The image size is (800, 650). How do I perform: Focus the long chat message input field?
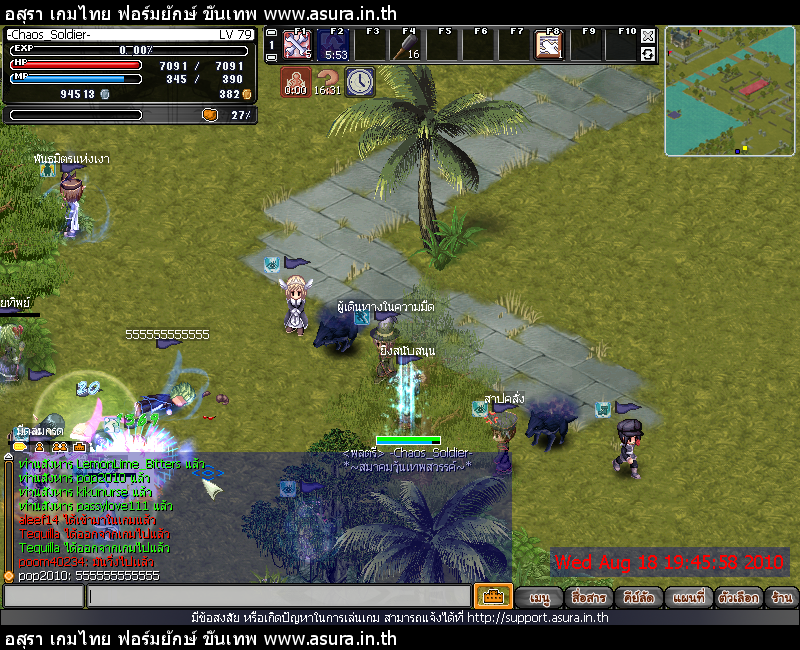[x=278, y=597]
